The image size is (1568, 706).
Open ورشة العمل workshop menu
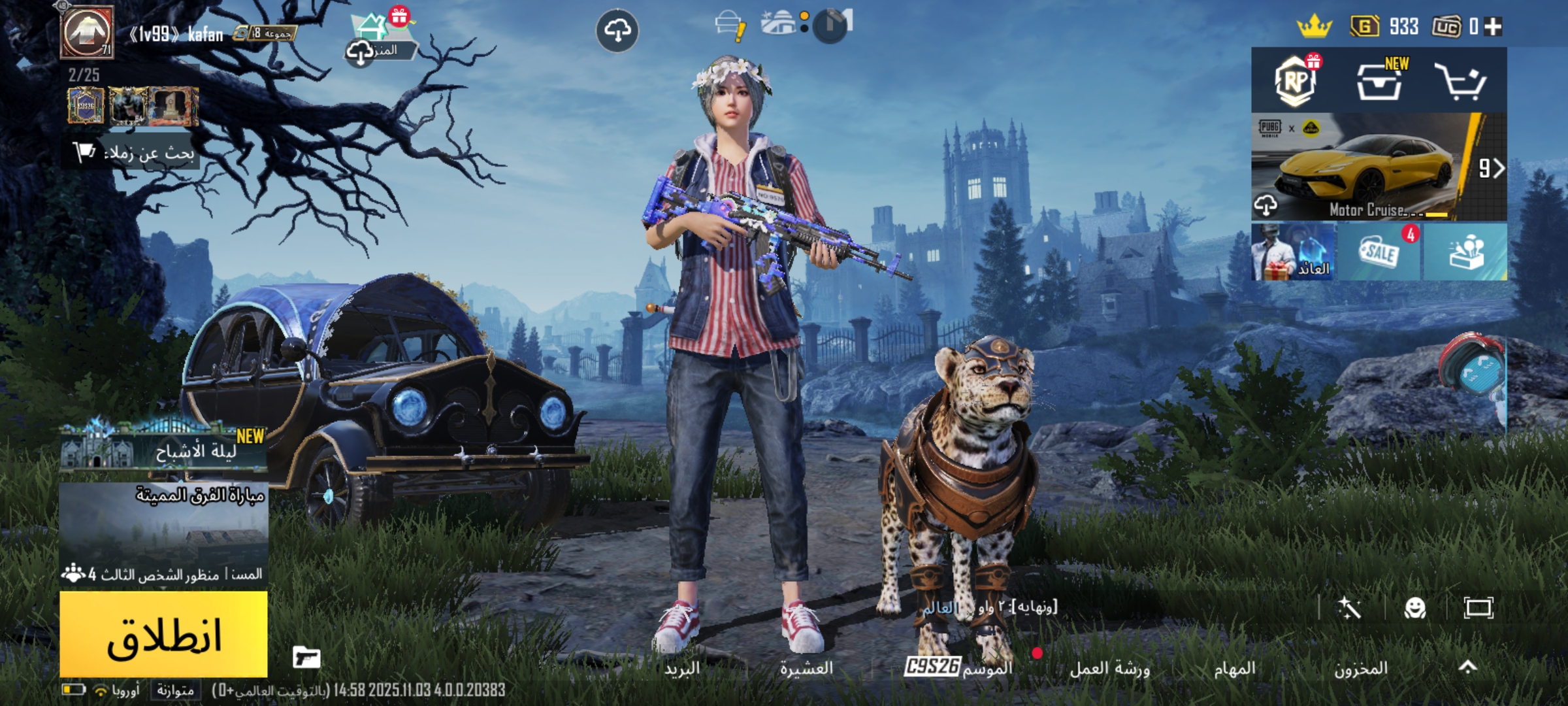(x=1110, y=668)
